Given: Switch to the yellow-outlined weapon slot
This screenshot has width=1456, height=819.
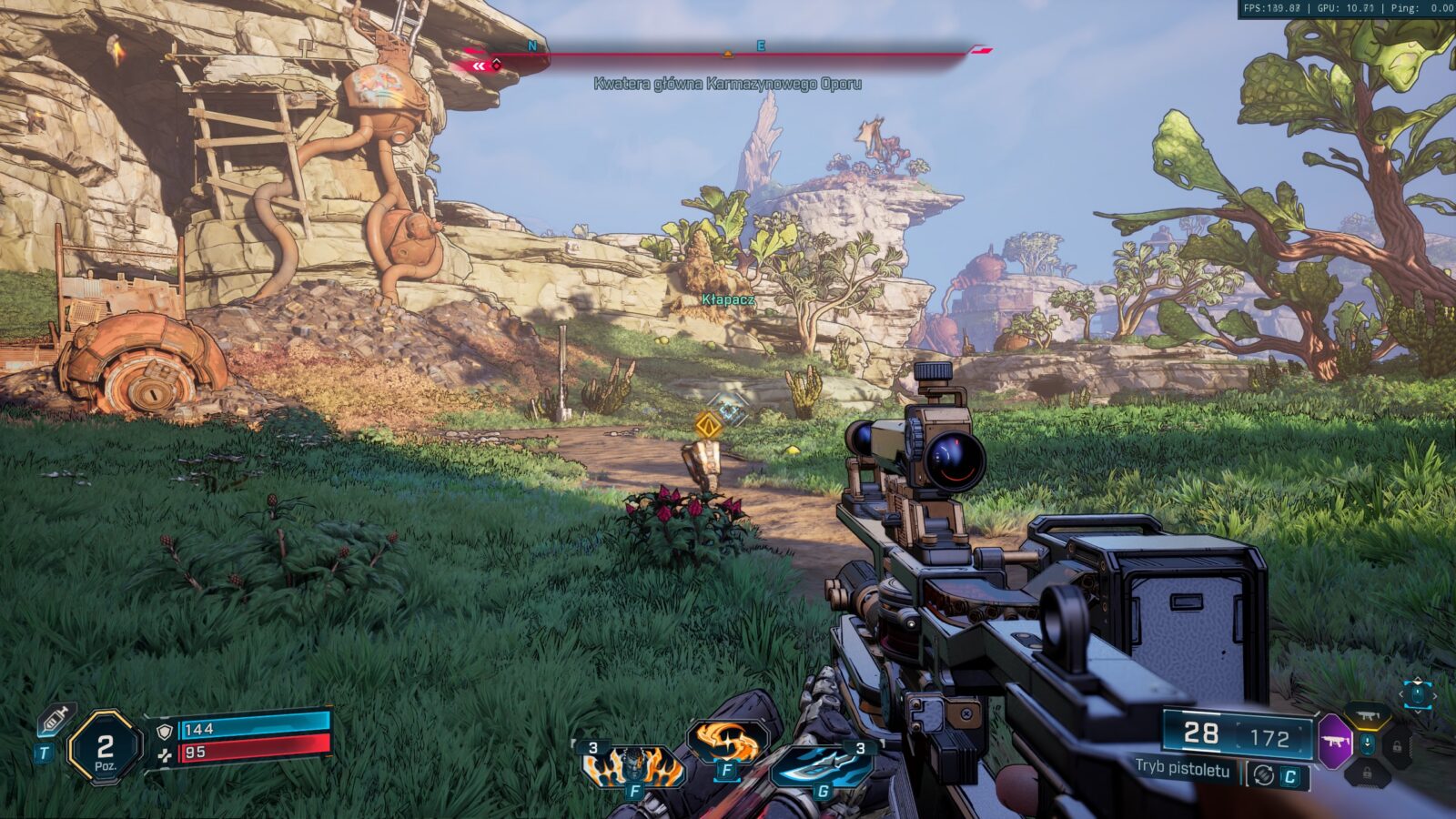Looking at the screenshot, I should point(1367,717).
